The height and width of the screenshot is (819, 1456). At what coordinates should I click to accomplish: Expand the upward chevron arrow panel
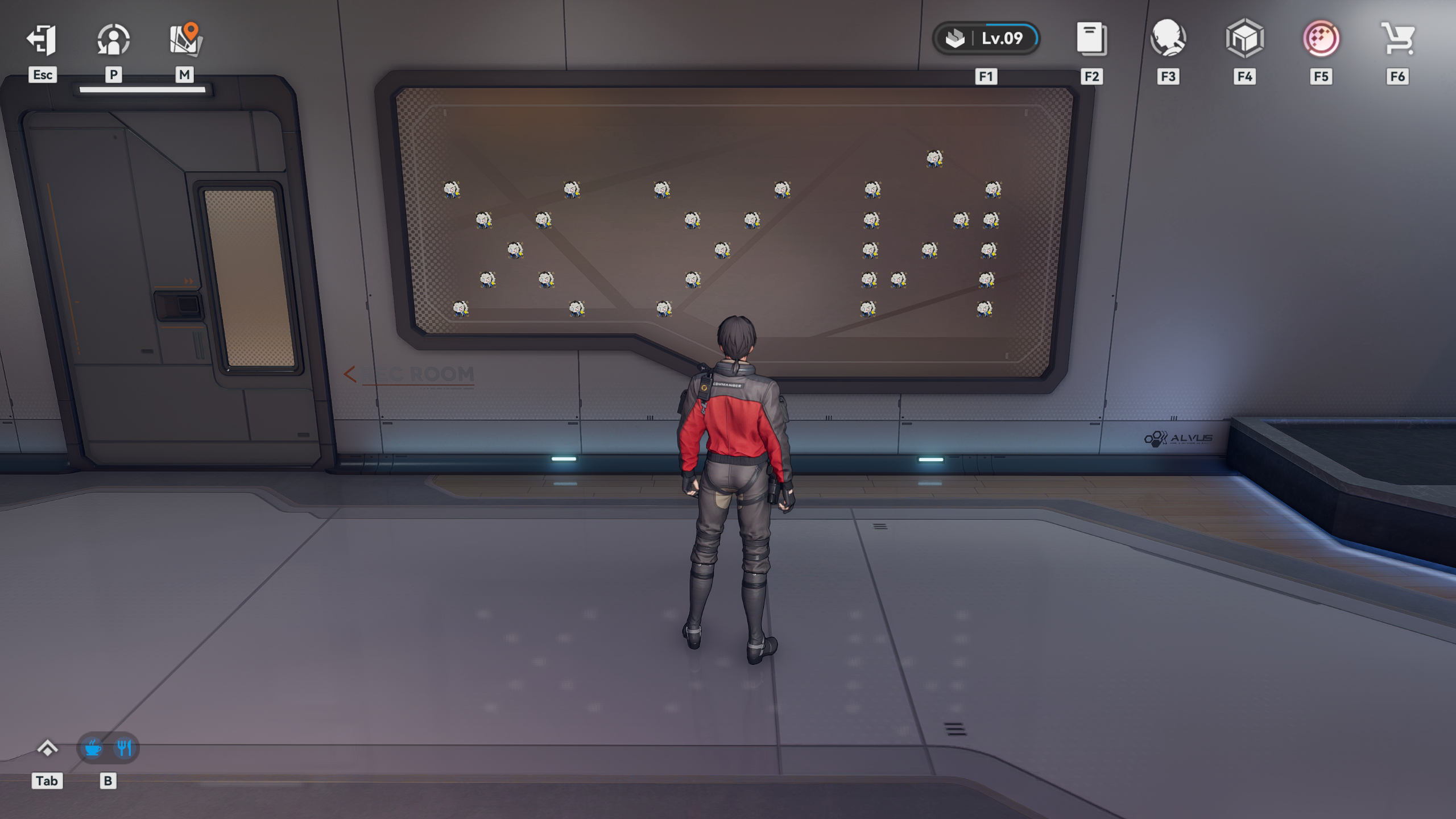point(47,748)
